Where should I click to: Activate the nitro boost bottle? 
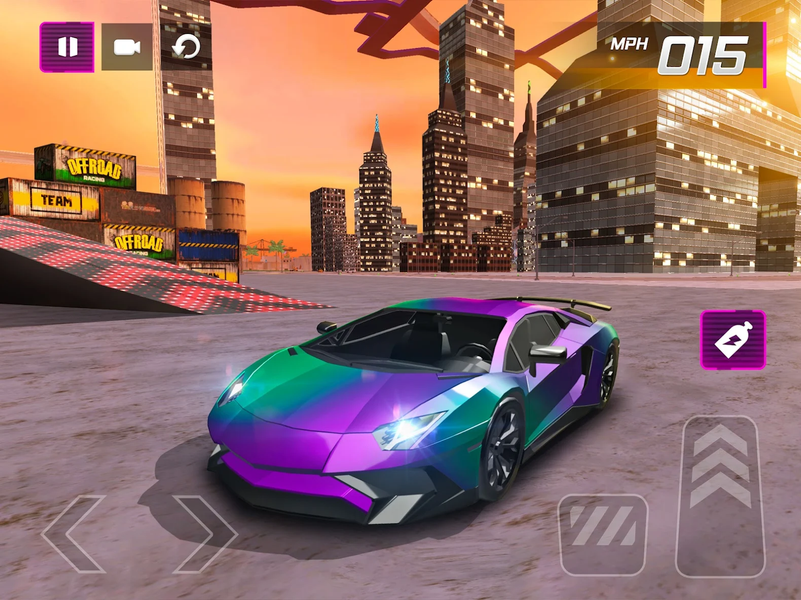point(733,340)
